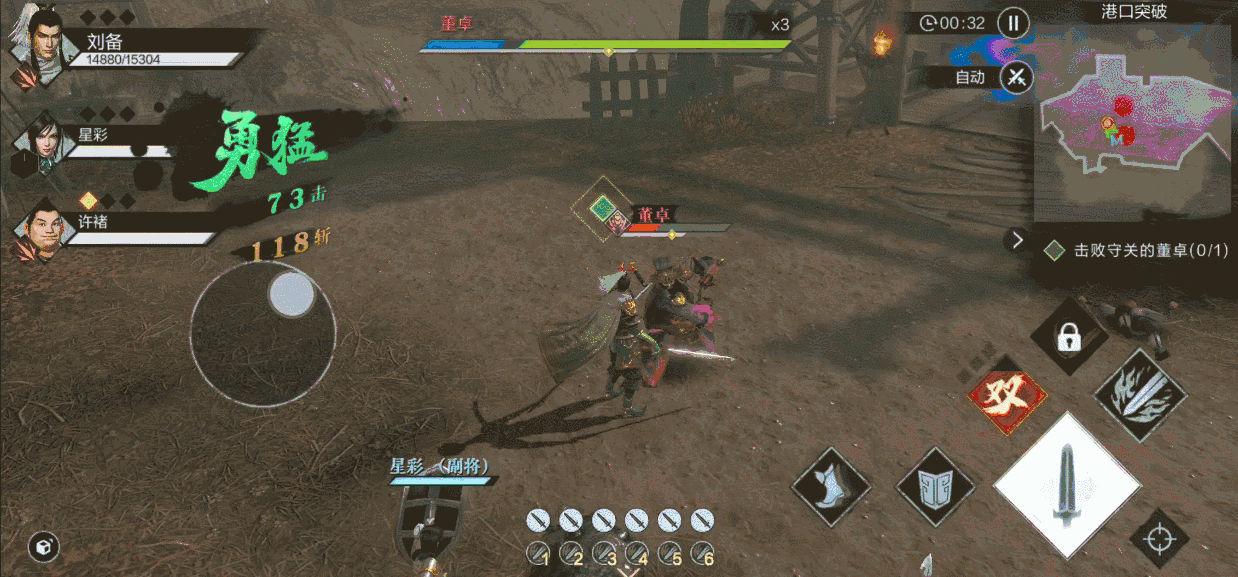Pause the battle with the pause button
Viewport: 1238px width, 577px height.
[1013, 23]
